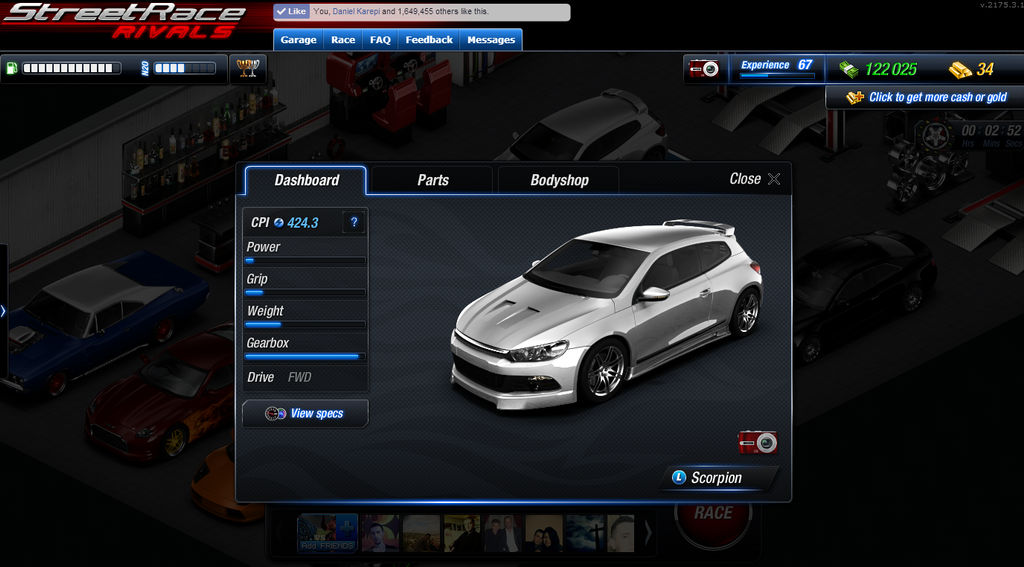View specs of the car
This screenshot has width=1024, height=567.
click(305, 413)
